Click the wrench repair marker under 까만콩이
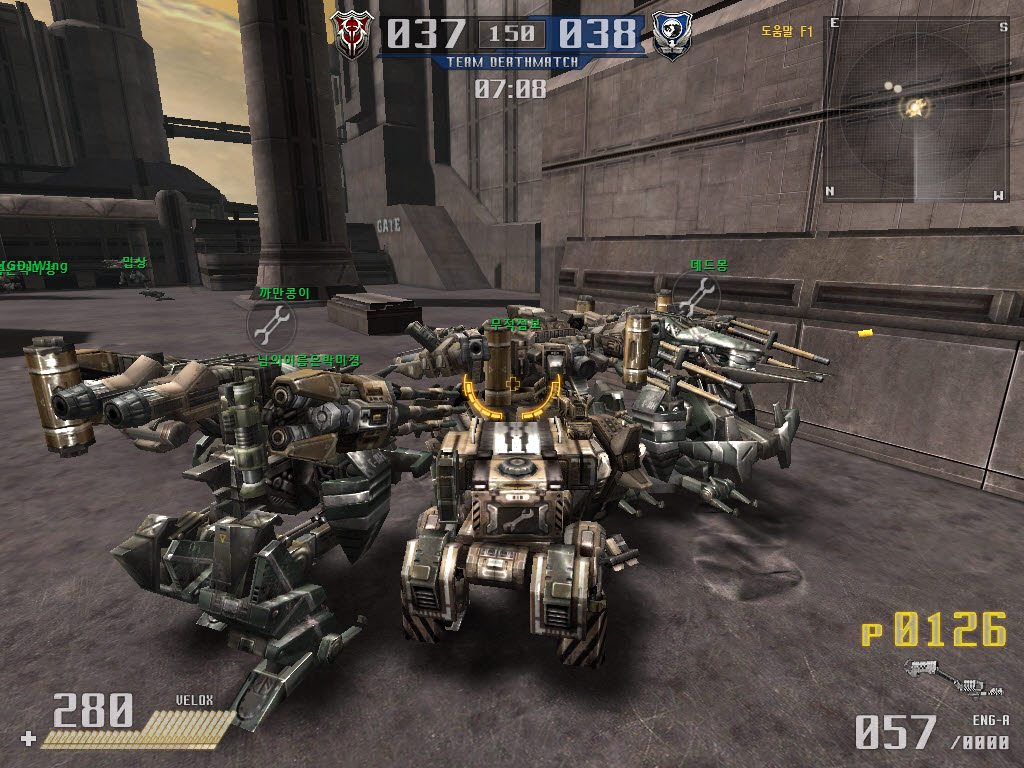The image size is (1024, 768). click(271, 325)
